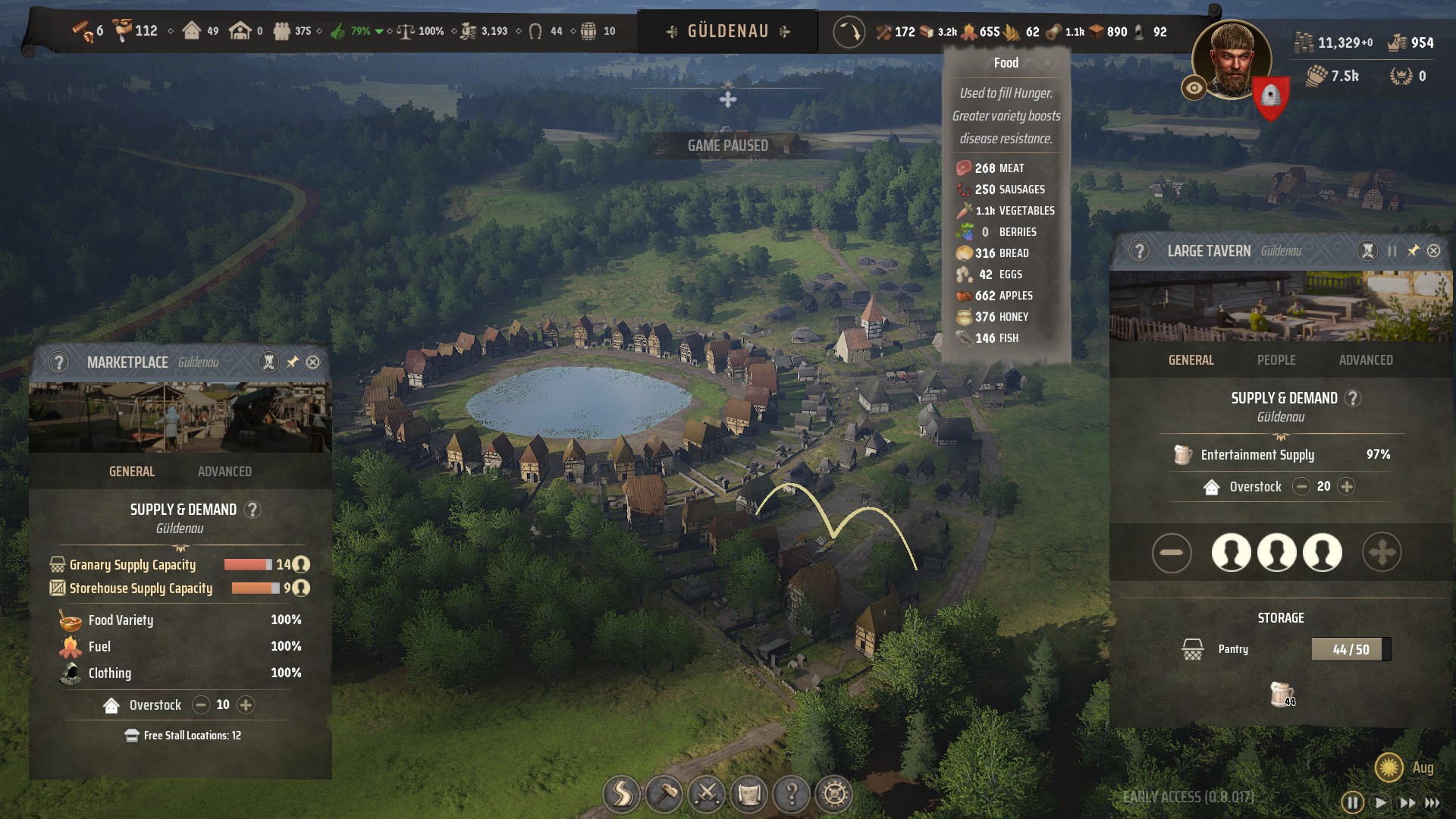Toggle the eye visibility icon
The width and height of the screenshot is (1456, 819).
coord(1194,89)
